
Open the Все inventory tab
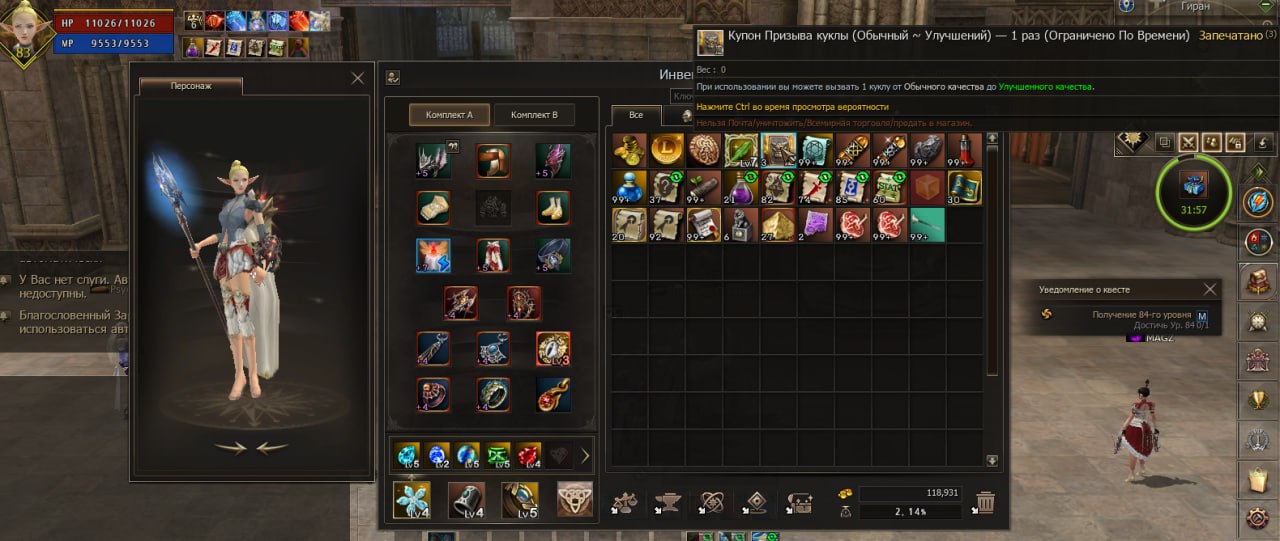[x=636, y=115]
